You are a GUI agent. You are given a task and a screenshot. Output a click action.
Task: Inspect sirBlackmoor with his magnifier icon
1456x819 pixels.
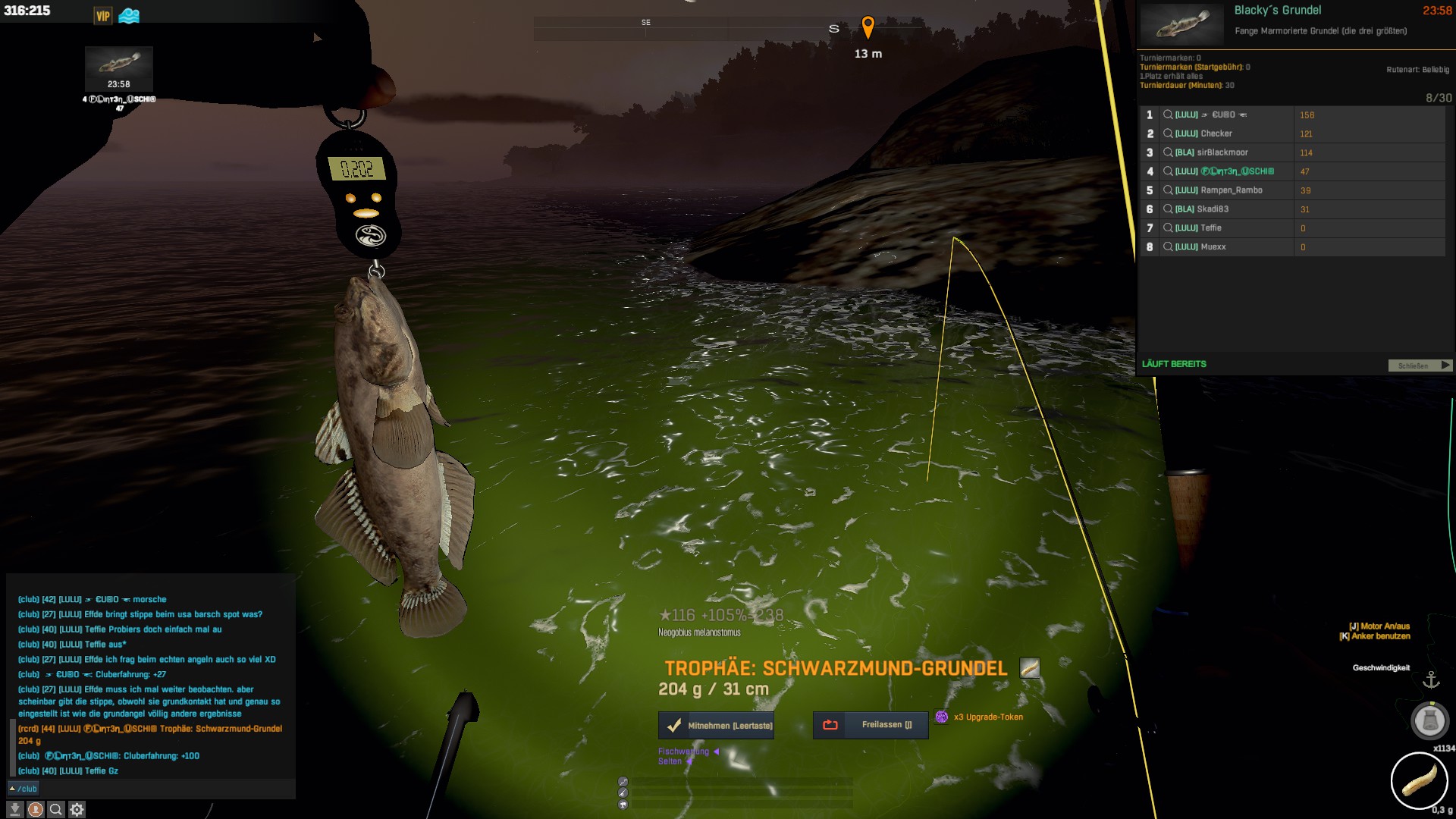[x=1168, y=152]
